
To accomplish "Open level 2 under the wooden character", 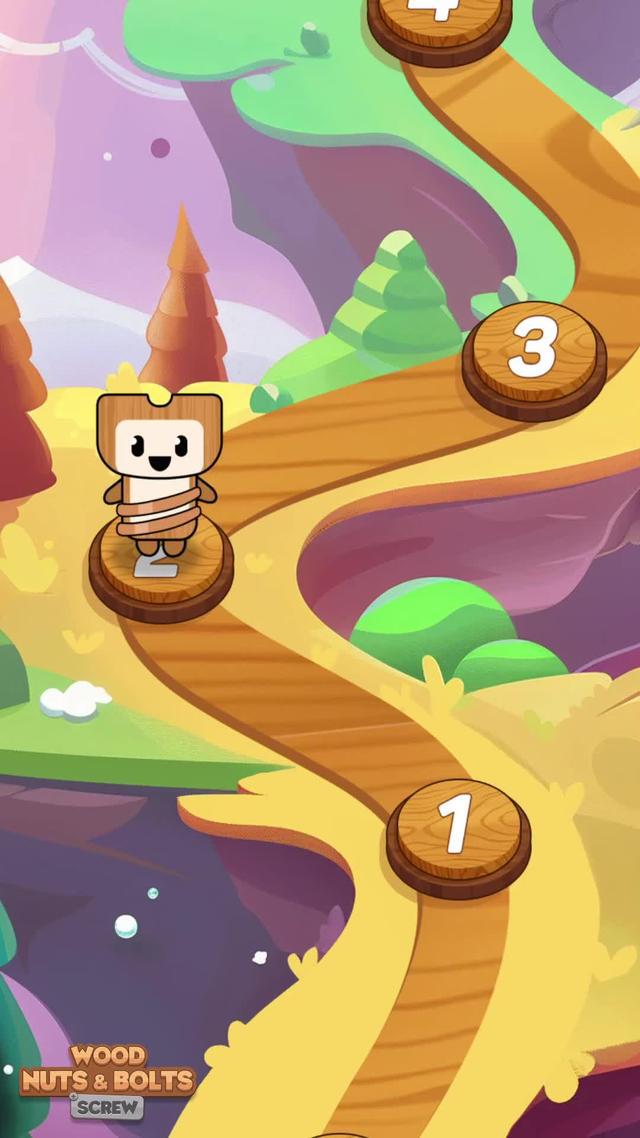I will (x=161, y=570).
